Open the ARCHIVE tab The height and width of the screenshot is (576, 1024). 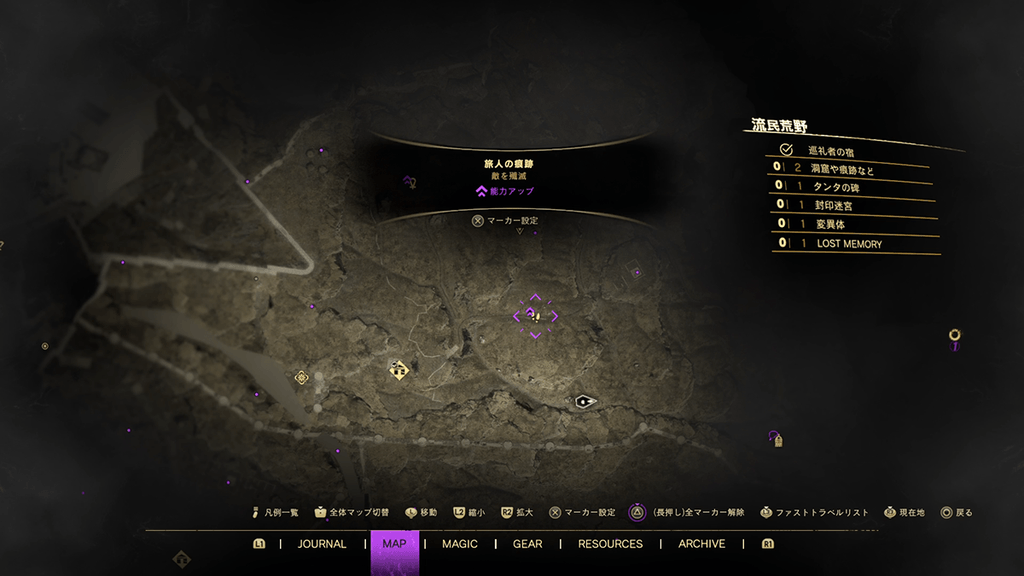point(701,544)
